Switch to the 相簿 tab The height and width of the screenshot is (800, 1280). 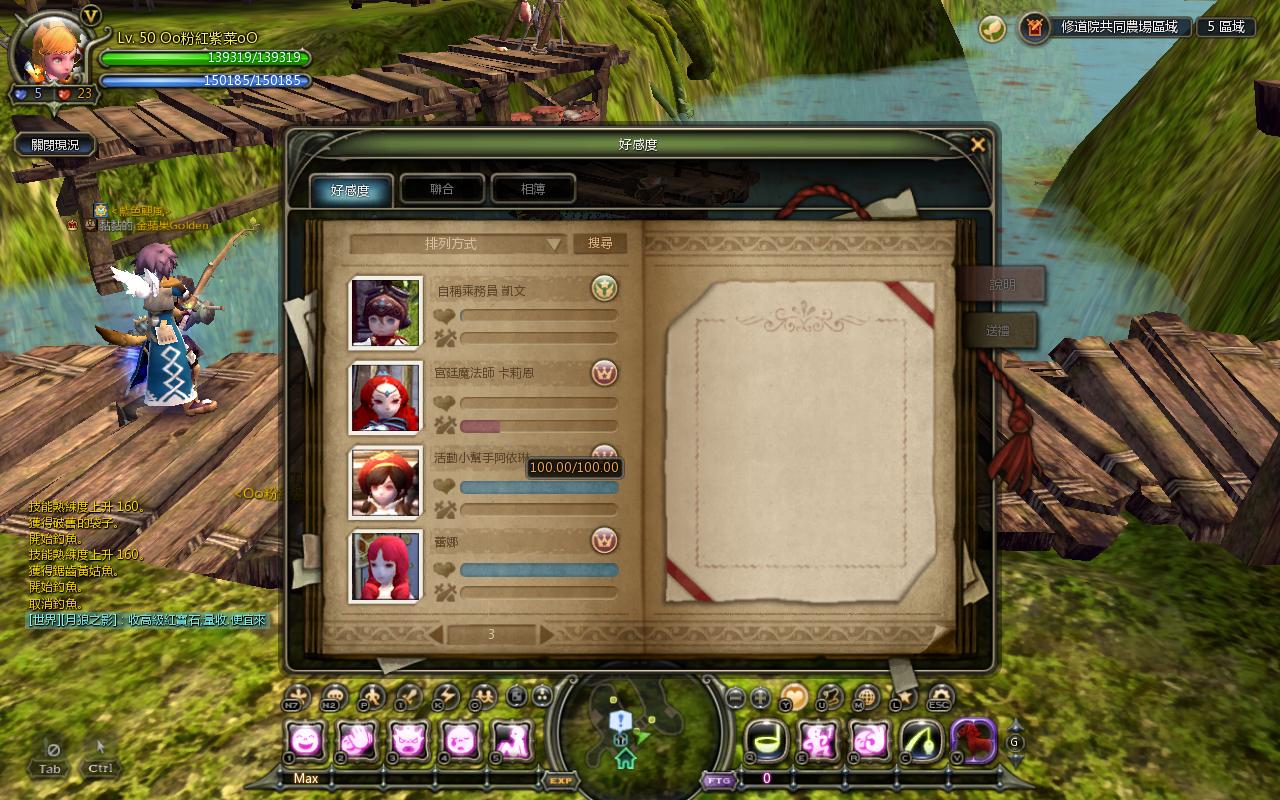pyautogui.click(x=533, y=189)
